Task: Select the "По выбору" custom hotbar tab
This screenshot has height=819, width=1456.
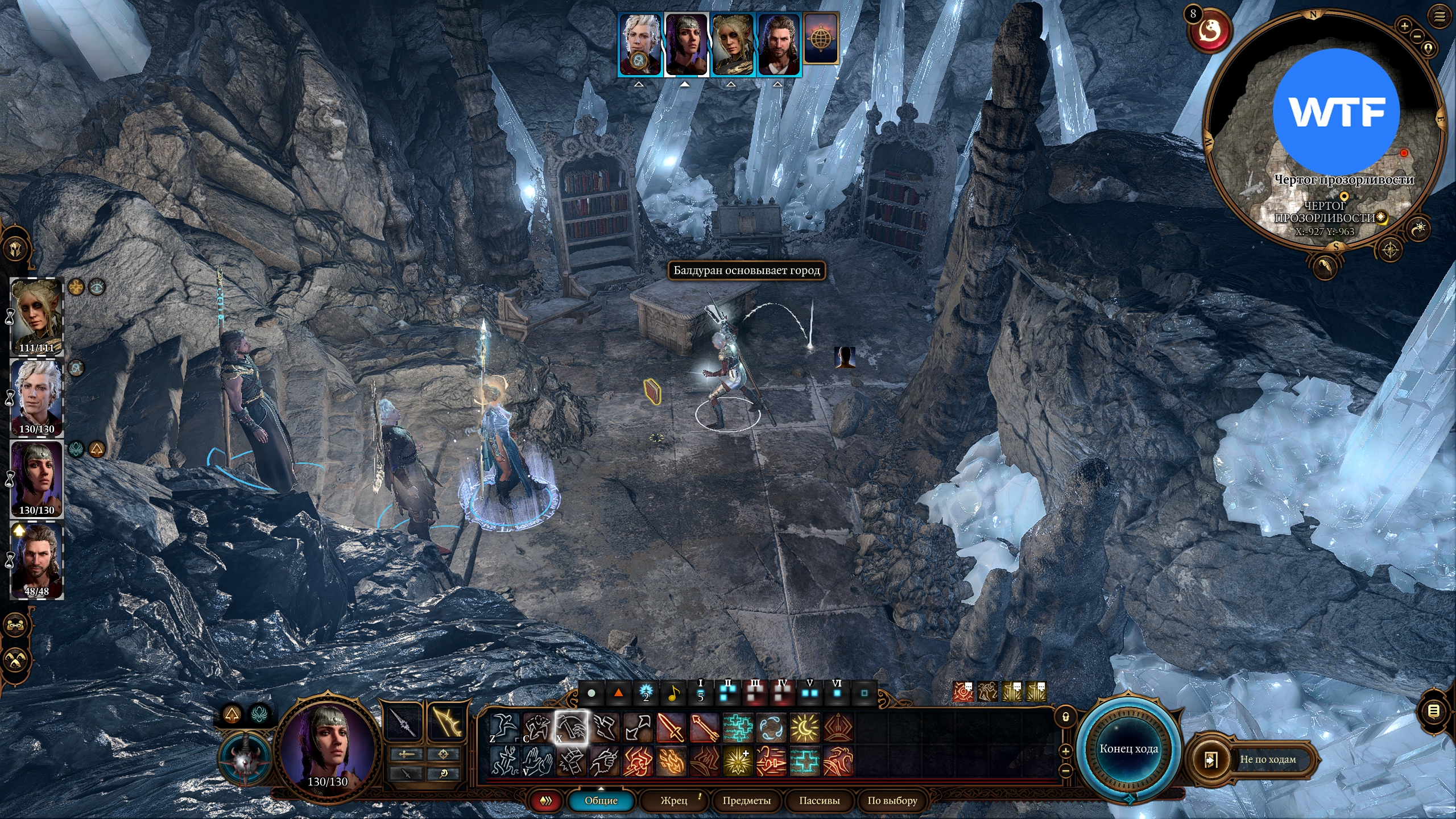Action: click(892, 801)
